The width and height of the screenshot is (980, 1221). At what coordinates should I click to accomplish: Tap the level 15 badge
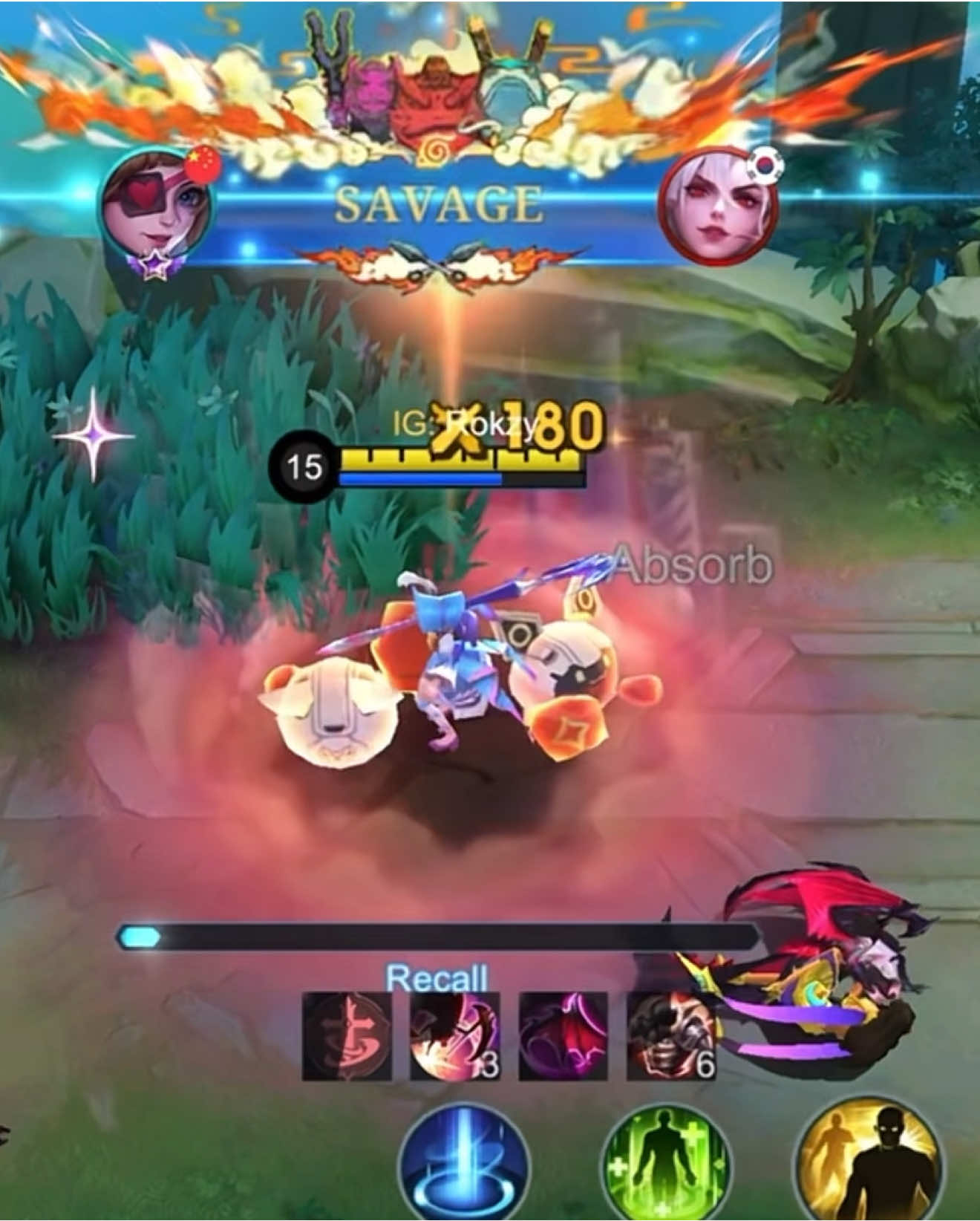(x=305, y=465)
